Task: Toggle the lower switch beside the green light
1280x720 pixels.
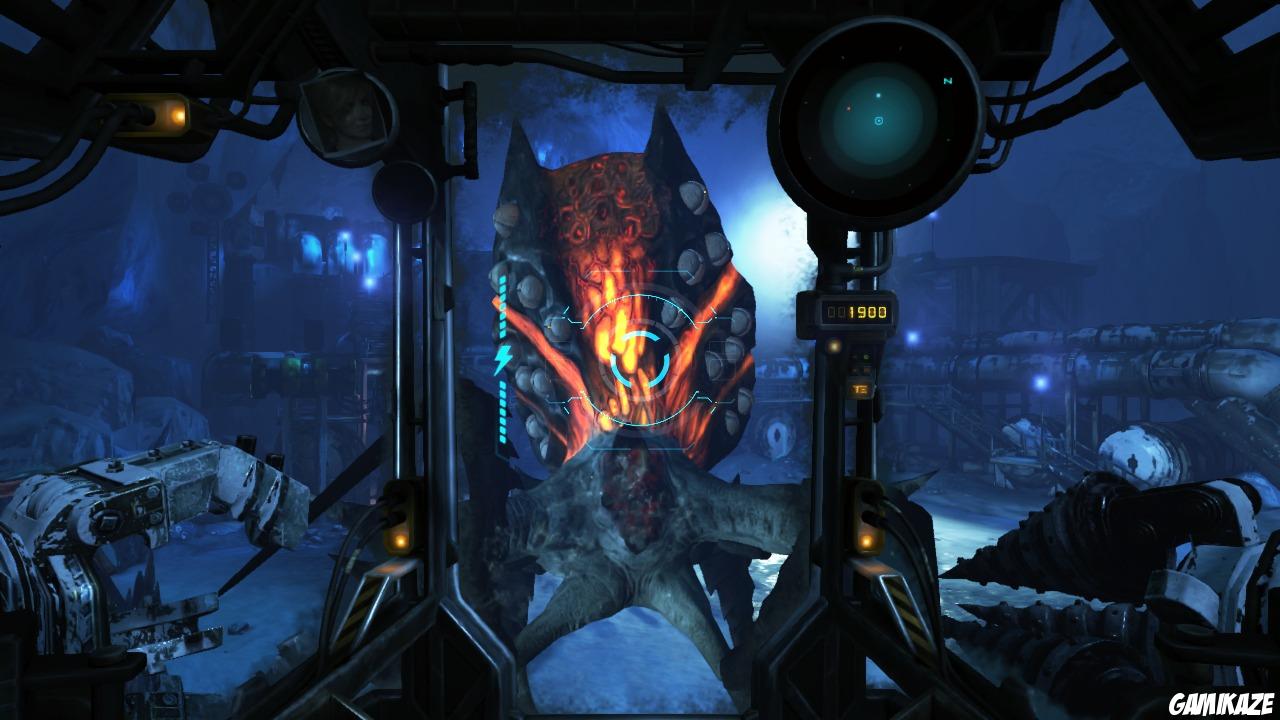Action: click(864, 372)
